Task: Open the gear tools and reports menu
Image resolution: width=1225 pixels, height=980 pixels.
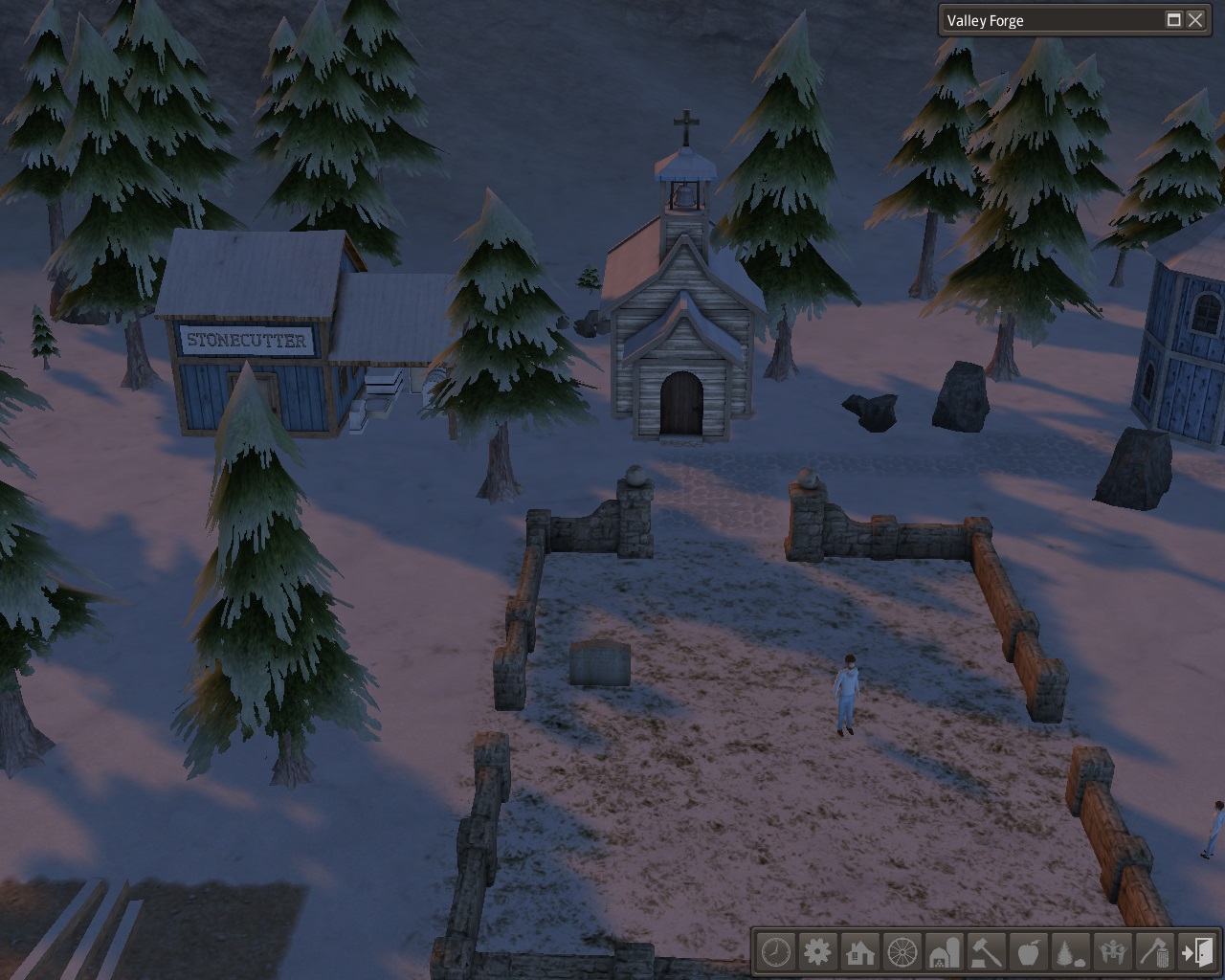Action: tap(818, 953)
